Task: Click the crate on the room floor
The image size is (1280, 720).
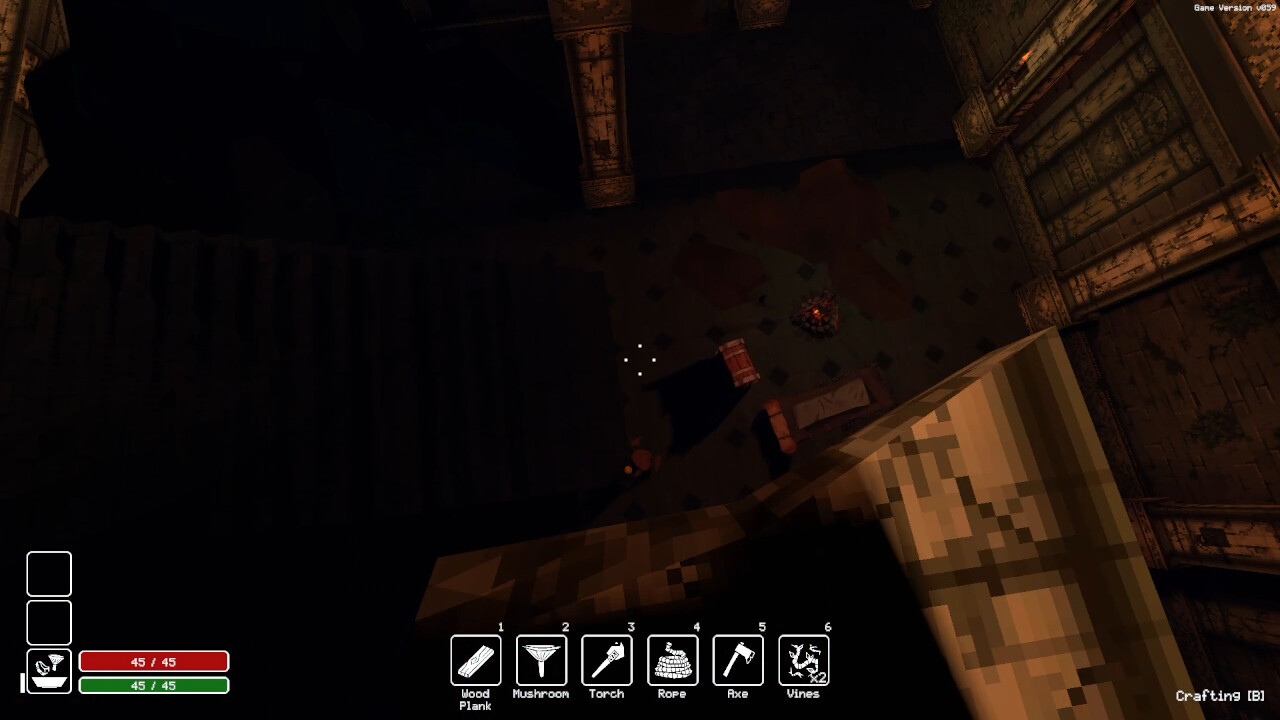Action: coord(739,362)
